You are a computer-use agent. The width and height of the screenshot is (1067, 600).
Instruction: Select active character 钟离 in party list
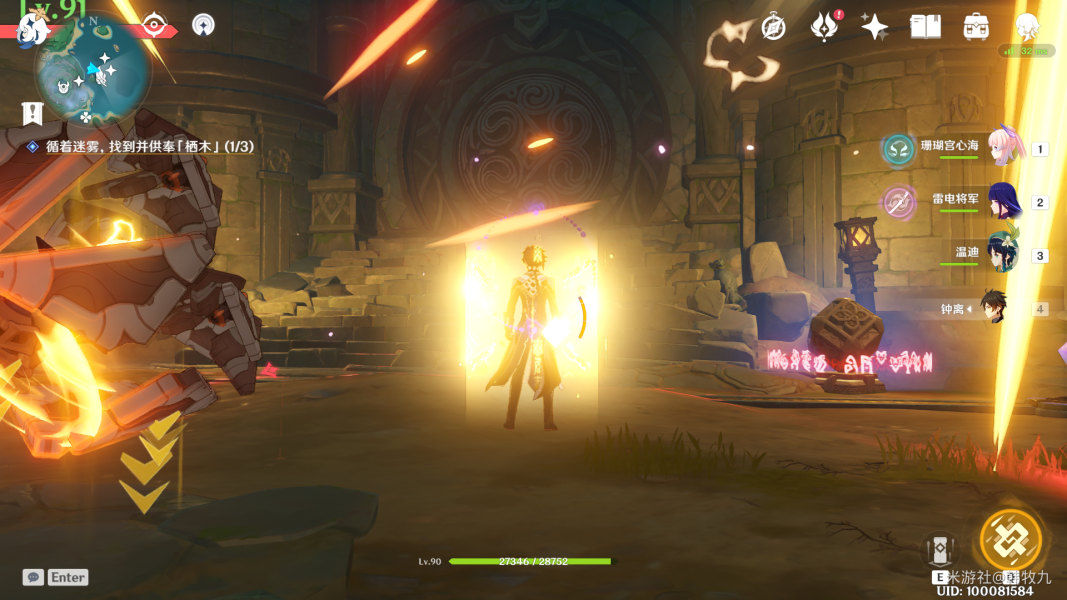tap(993, 308)
